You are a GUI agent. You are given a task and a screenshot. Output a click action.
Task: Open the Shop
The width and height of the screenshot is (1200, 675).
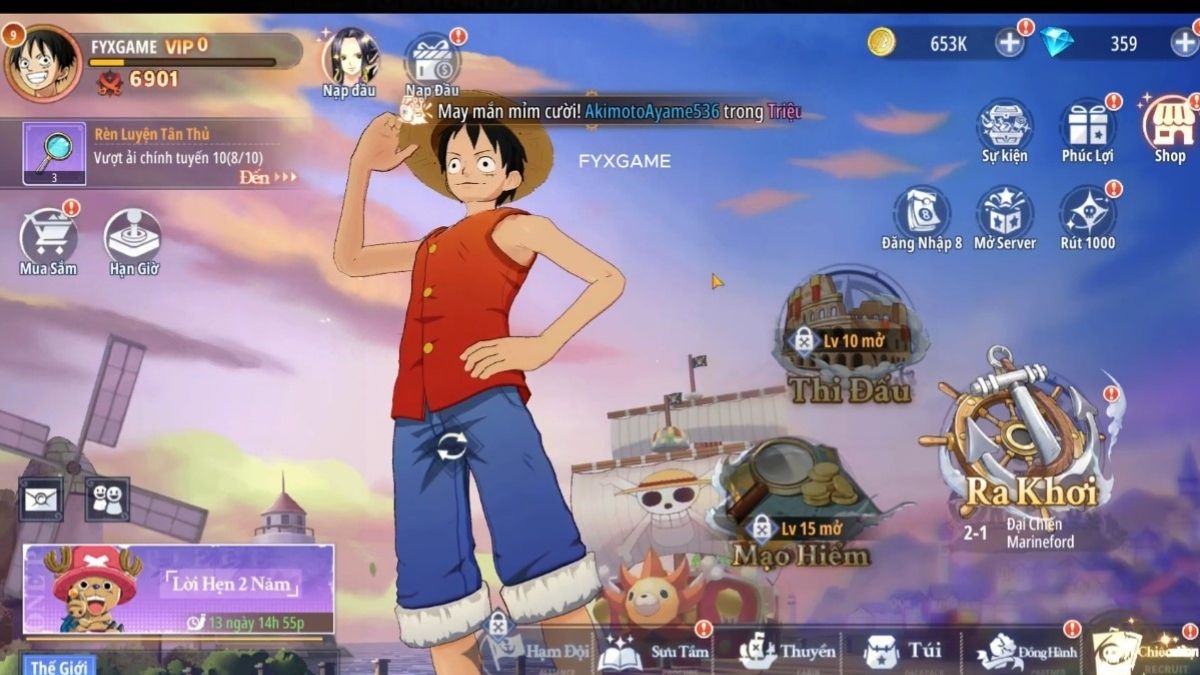pyautogui.click(x=1169, y=125)
